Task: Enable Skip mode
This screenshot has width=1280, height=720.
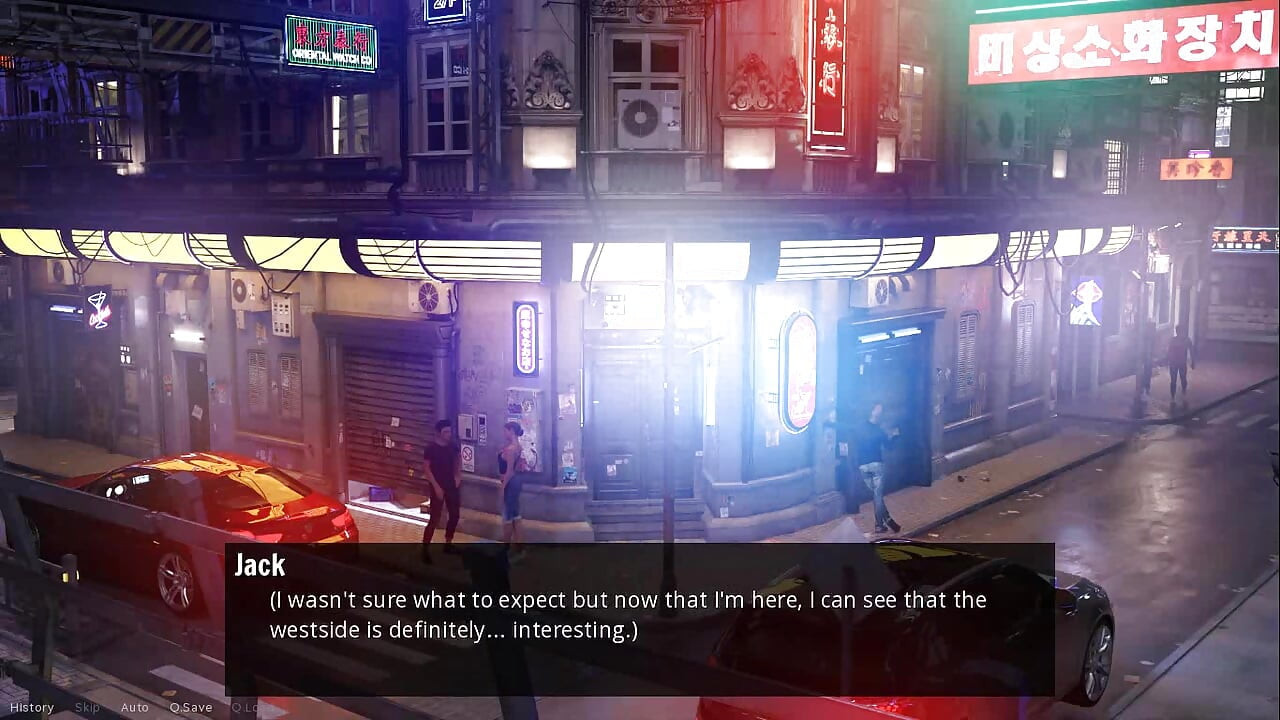Action: pos(86,707)
